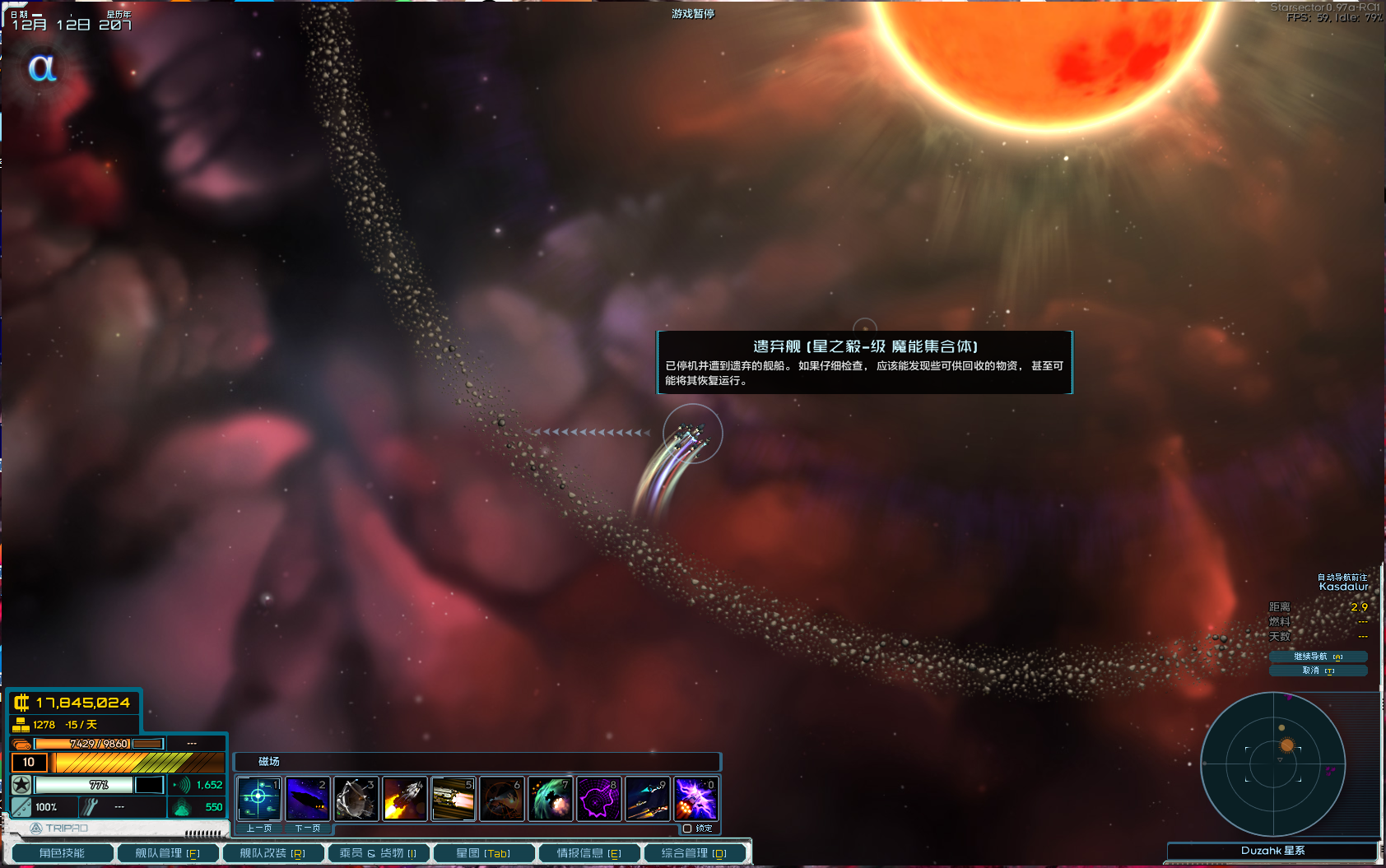
Task: Continue autopilot with 继续导航
Action: pos(1318,657)
